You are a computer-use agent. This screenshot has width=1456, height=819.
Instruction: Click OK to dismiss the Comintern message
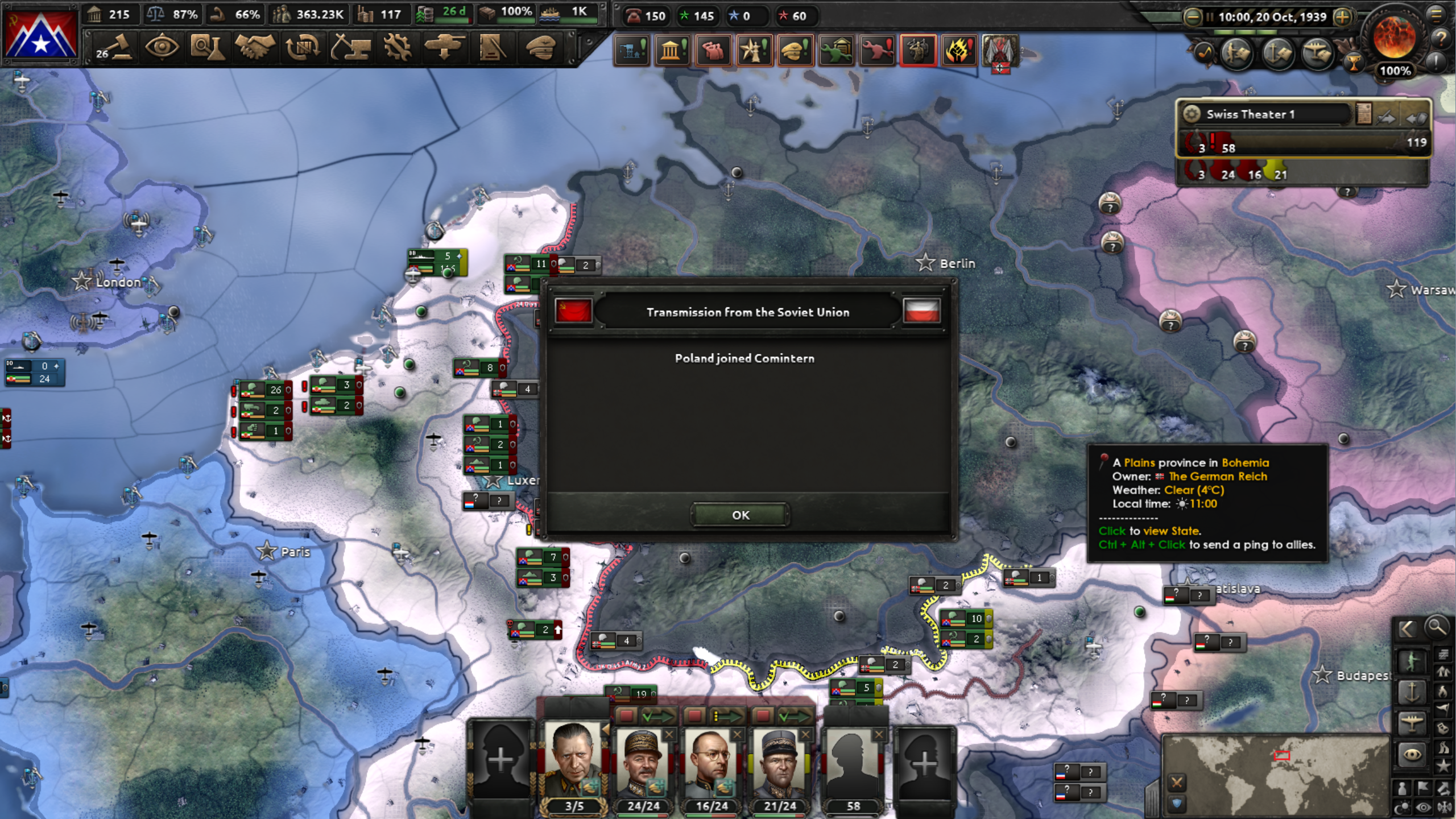[x=740, y=515]
